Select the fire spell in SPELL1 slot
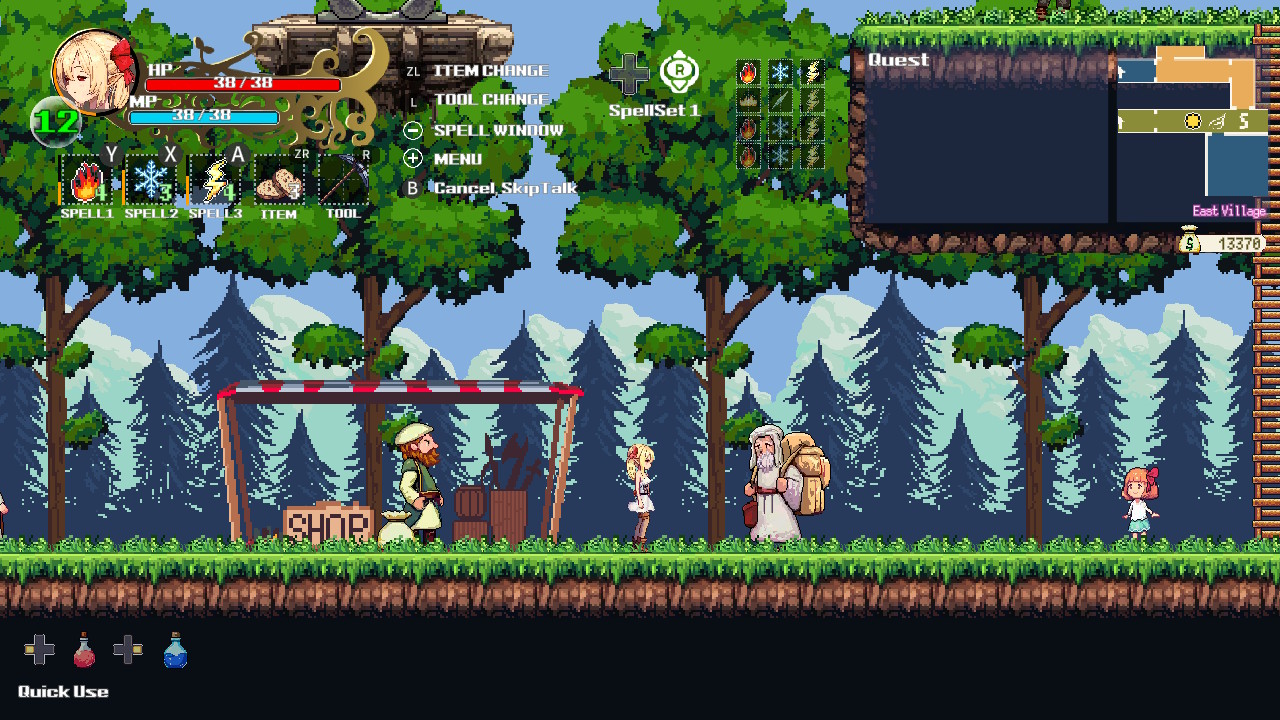 coord(86,182)
